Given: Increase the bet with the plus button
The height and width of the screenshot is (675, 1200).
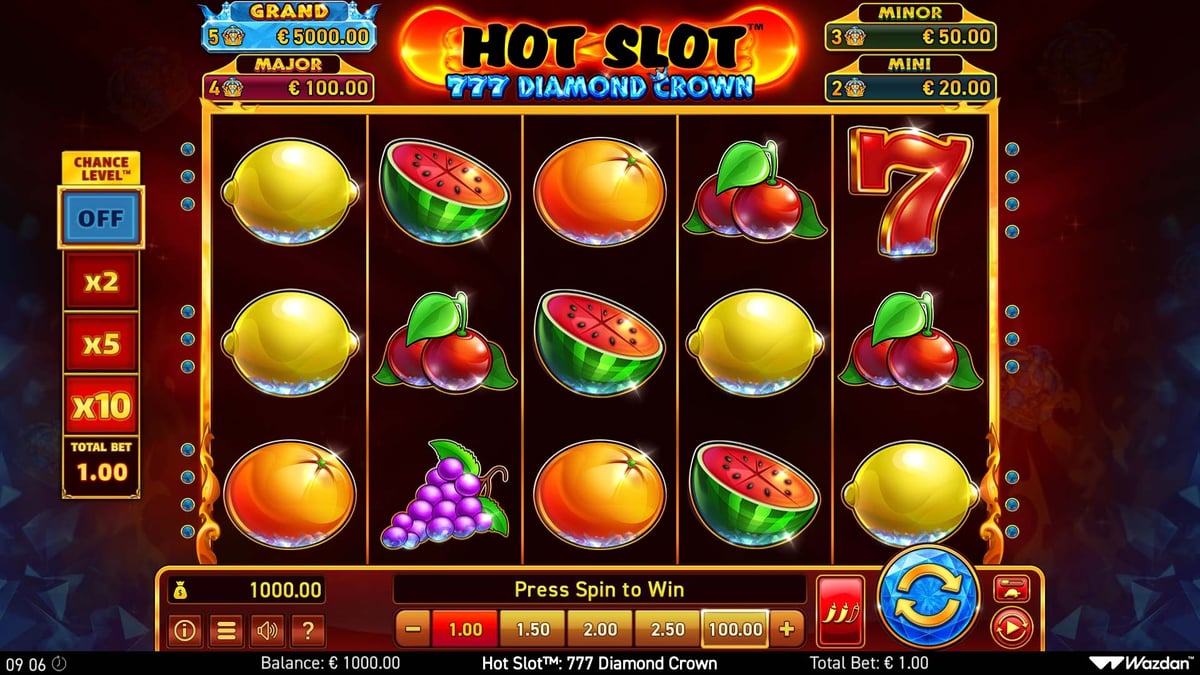Looking at the screenshot, I should 786,629.
